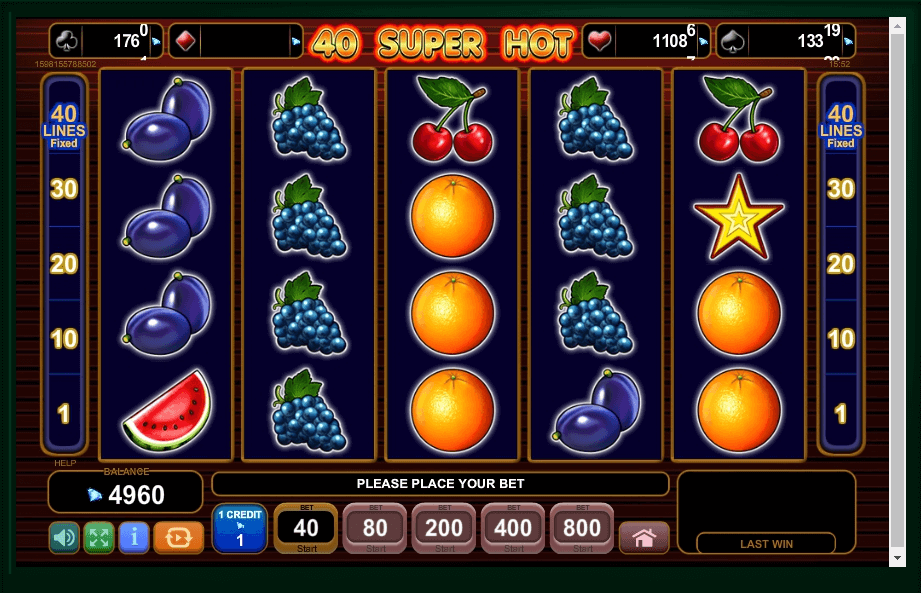Click the browser scrollbar down arrow
The height and width of the screenshot is (593, 921).
[x=896, y=557]
